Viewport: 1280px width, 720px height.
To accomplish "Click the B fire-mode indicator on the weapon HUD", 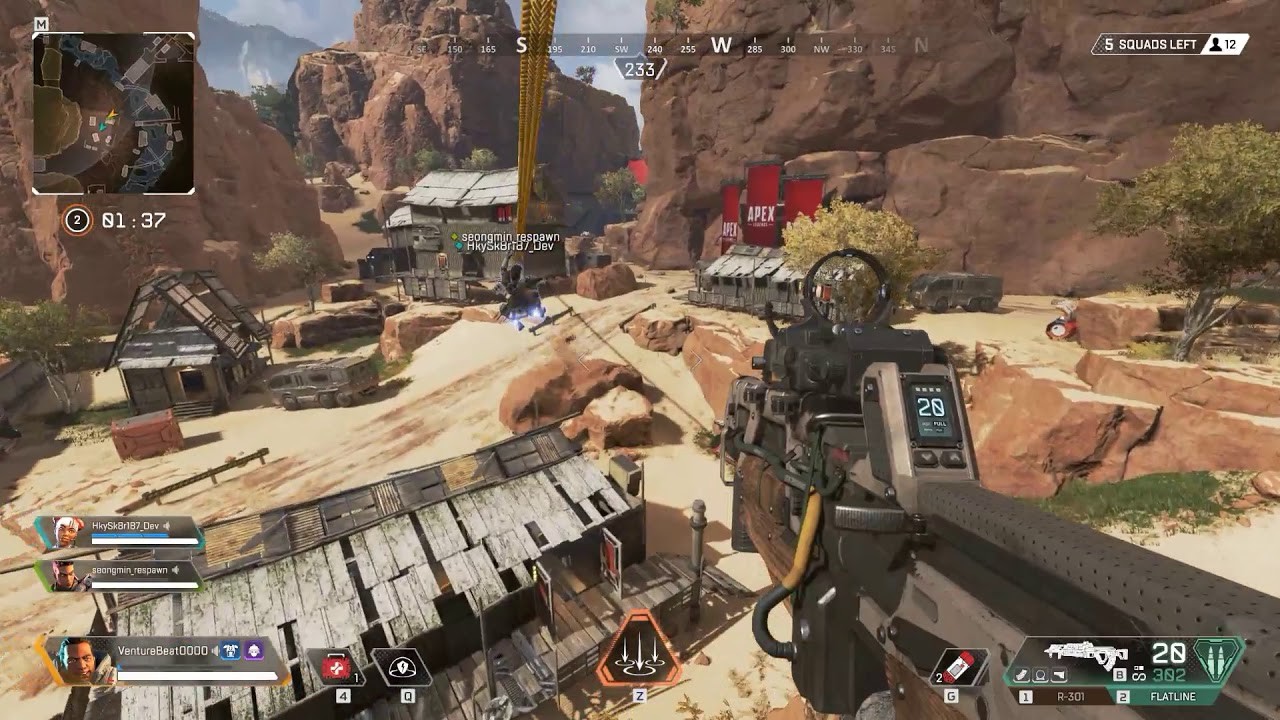I will (1120, 674).
